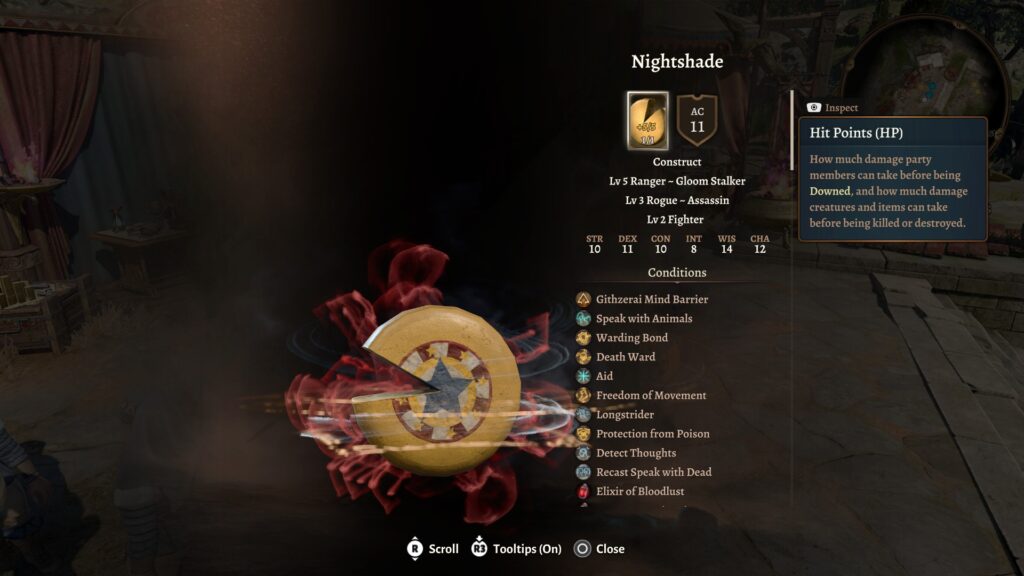Select the Githzerai Mind Barrier condition
This screenshot has height=576, width=1024.
[651, 299]
